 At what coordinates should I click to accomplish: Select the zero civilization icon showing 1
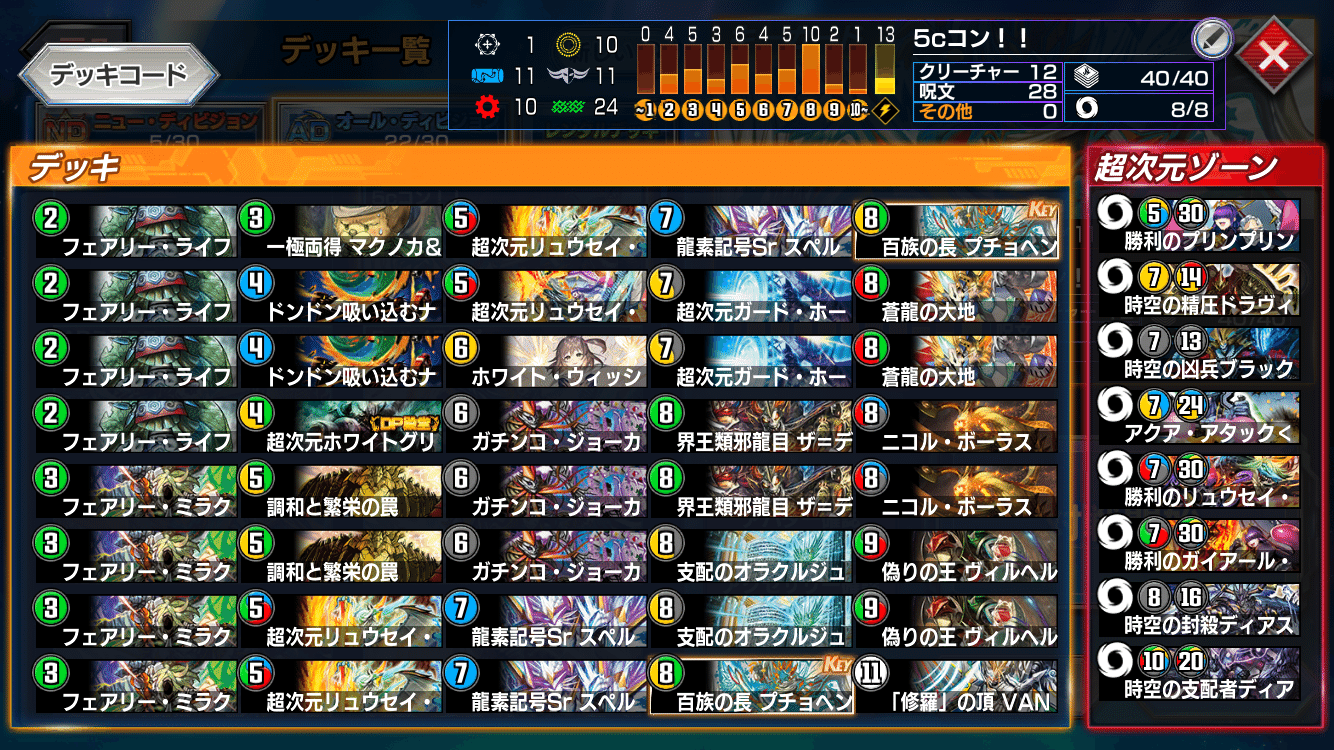pyautogui.click(x=490, y=44)
